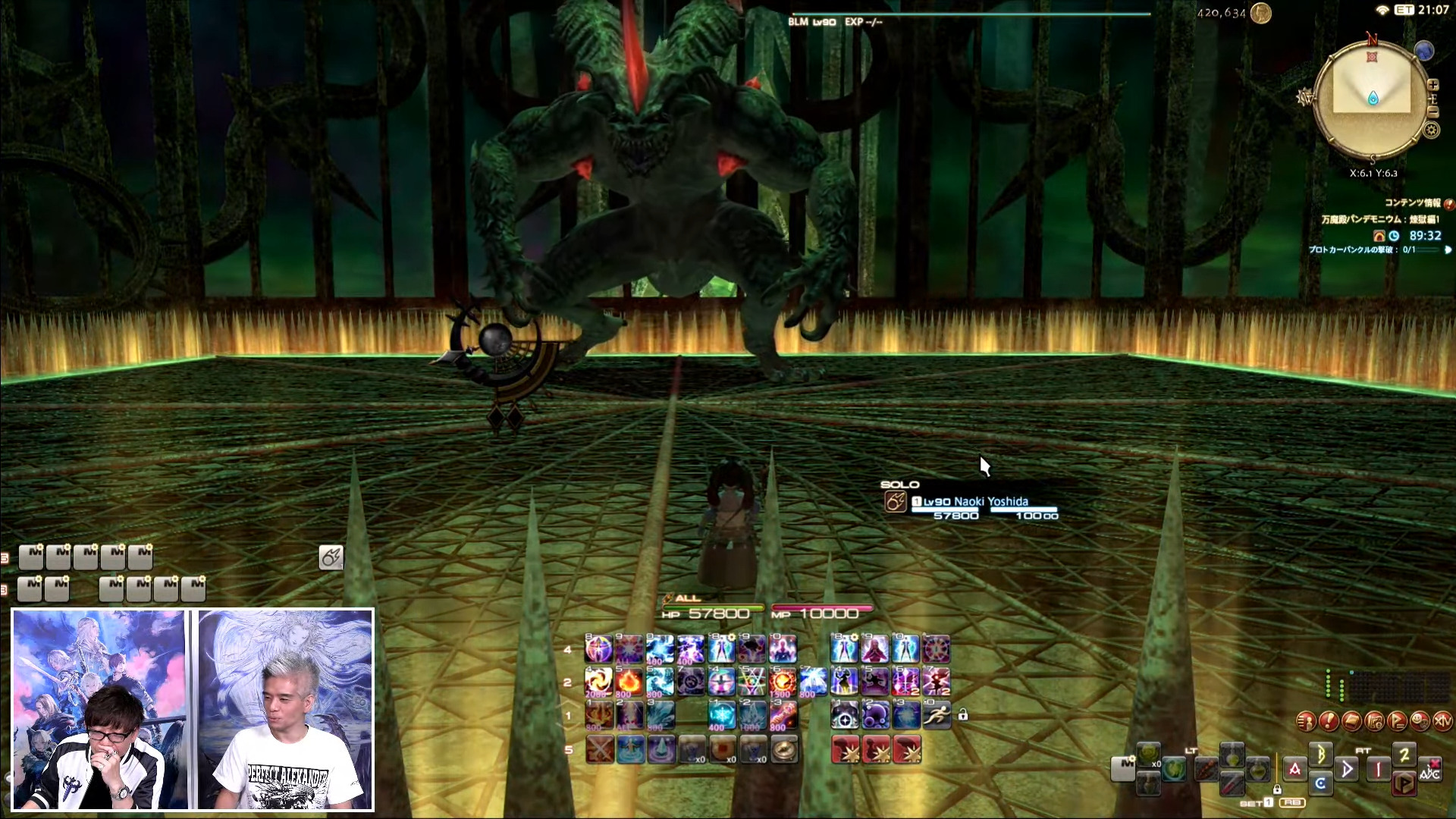Open the character menu button
The width and height of the screenshot is (1456, 819).
[1306, 721]
